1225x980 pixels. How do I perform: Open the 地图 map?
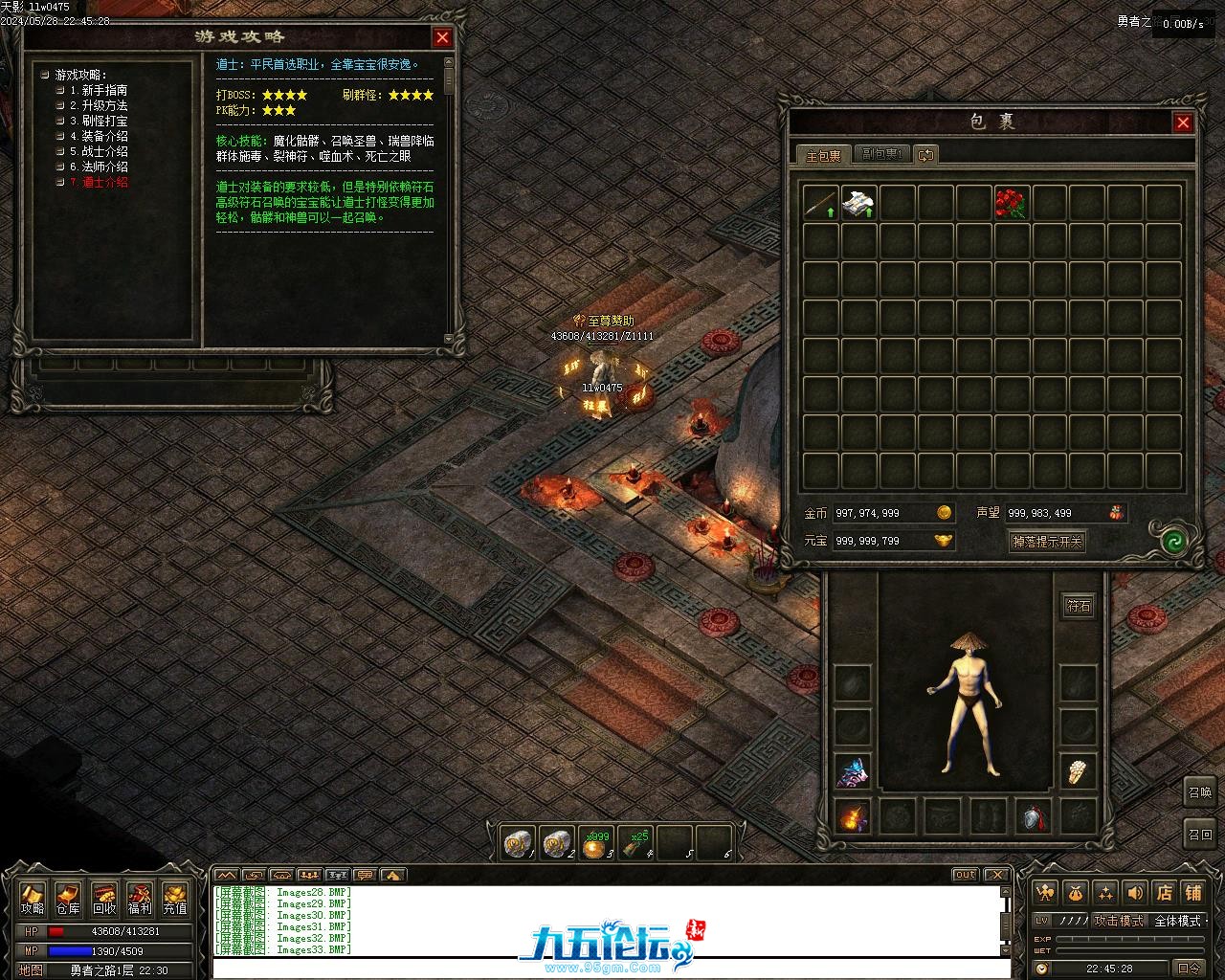click(31, 969)
